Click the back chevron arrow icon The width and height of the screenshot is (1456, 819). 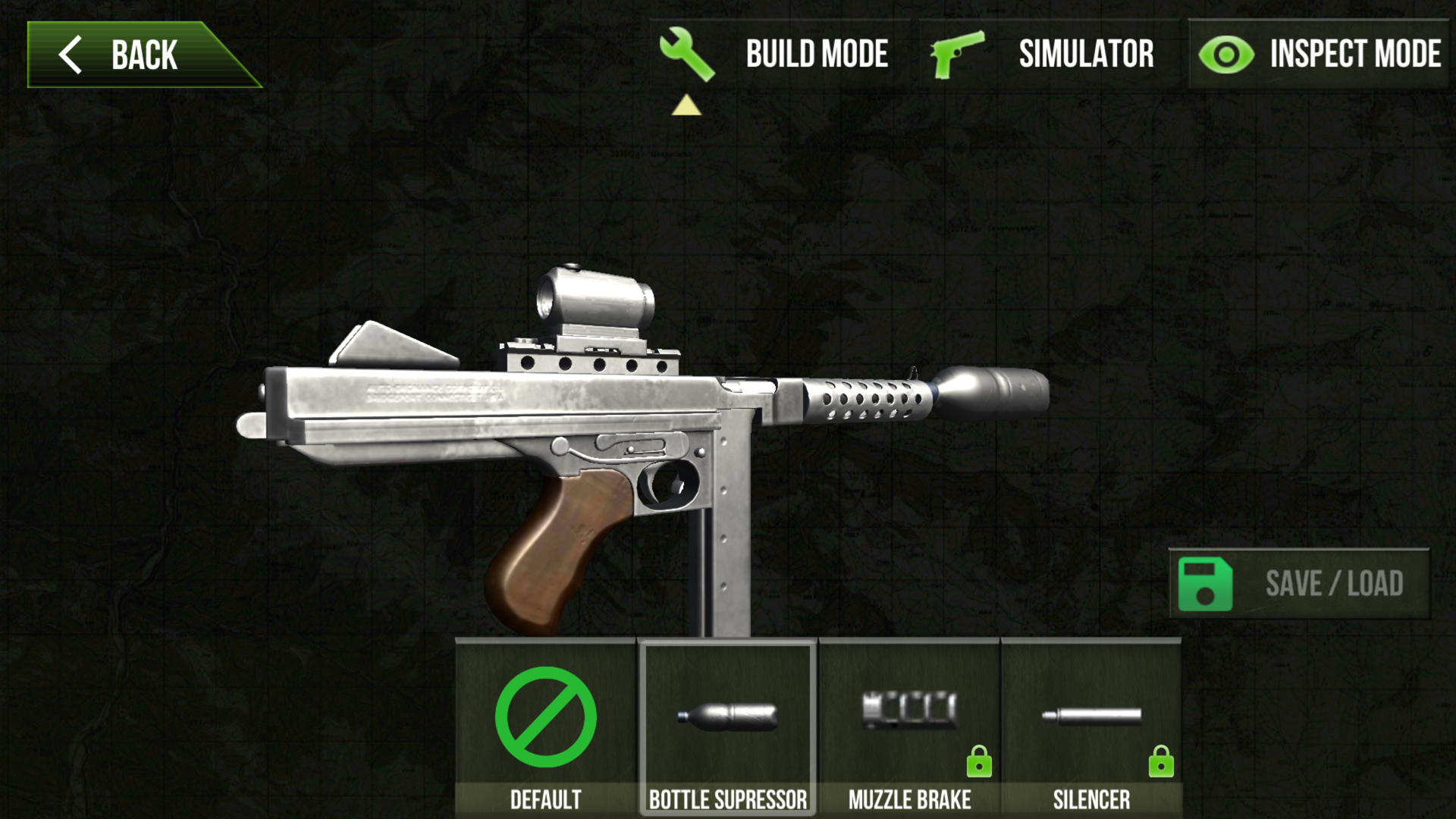coord(72,53)
